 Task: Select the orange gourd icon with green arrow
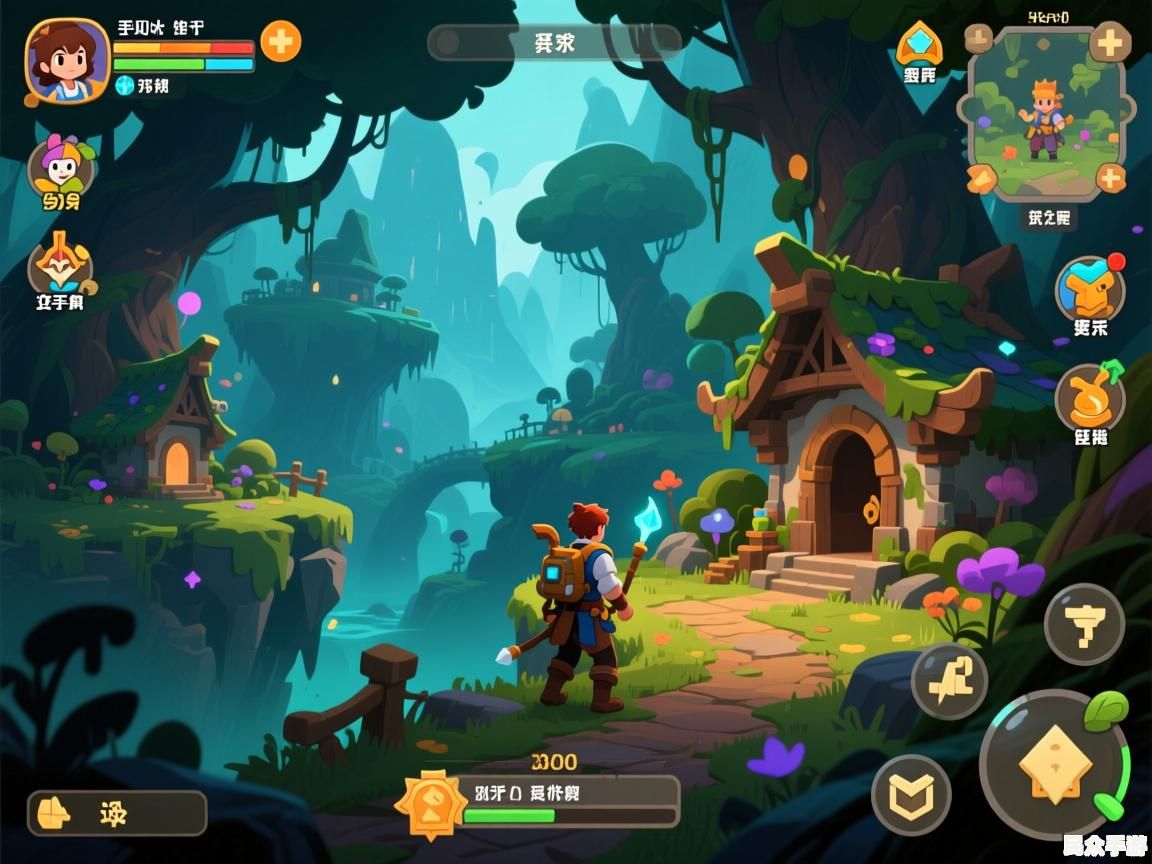(1089, 397)
